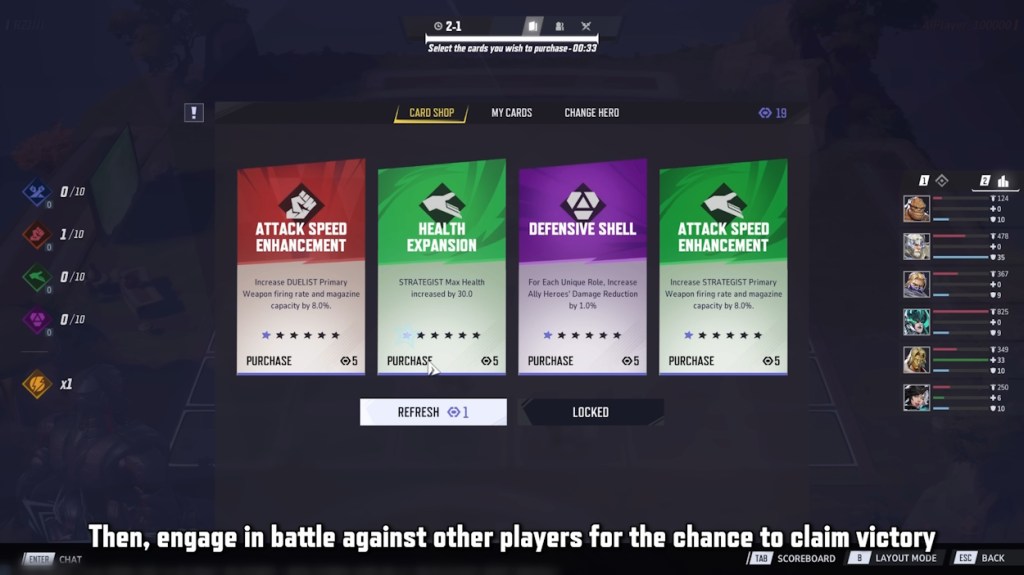
Task: Switch to the diamond tab in player panel
Action: tap(940, 181)
